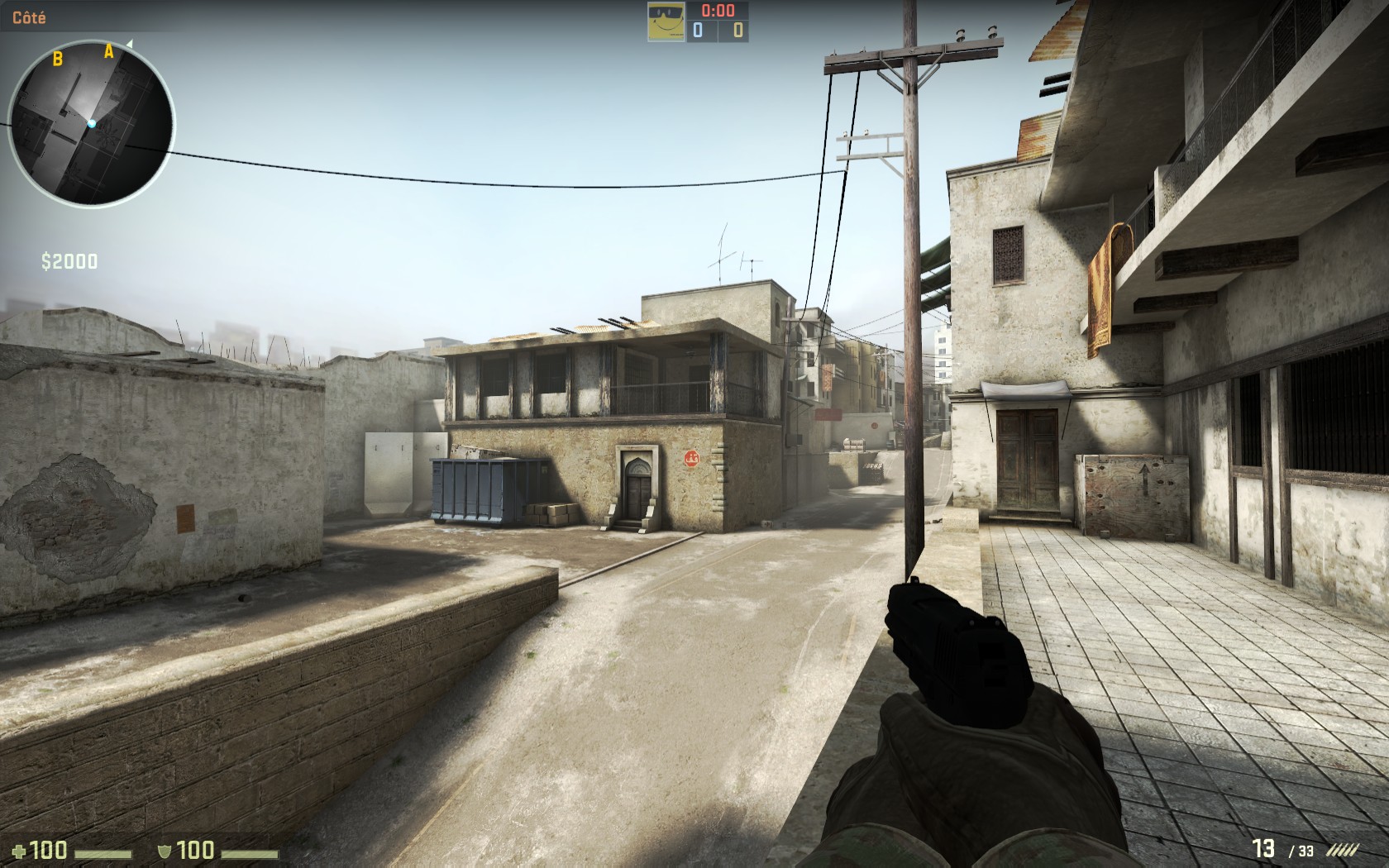Viewport: 1389px width, 868px height.
Task: Click the circular radar minimap
Action: 91,124
